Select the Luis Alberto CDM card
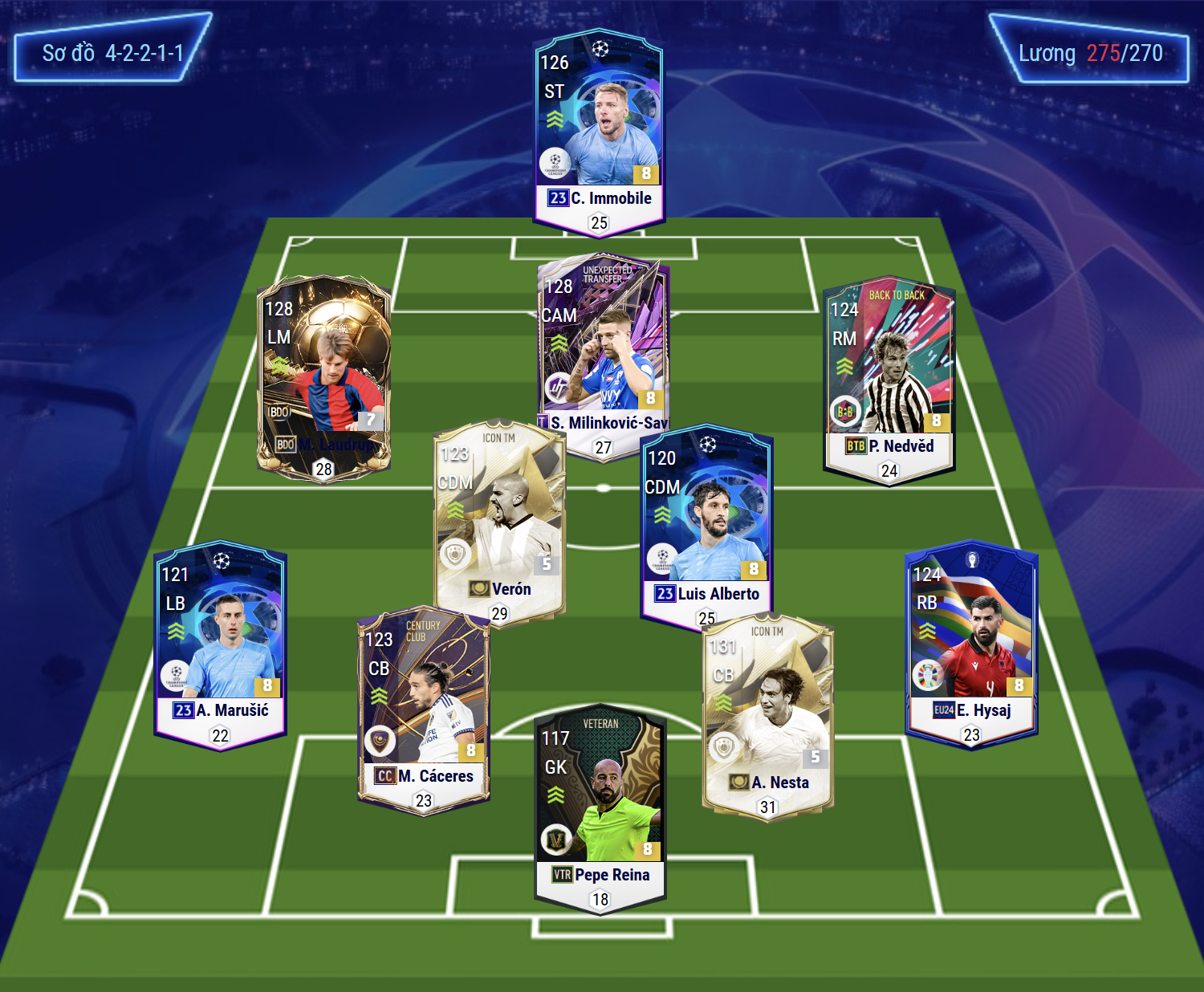The image size is (1204, 992). pos(706,522)
